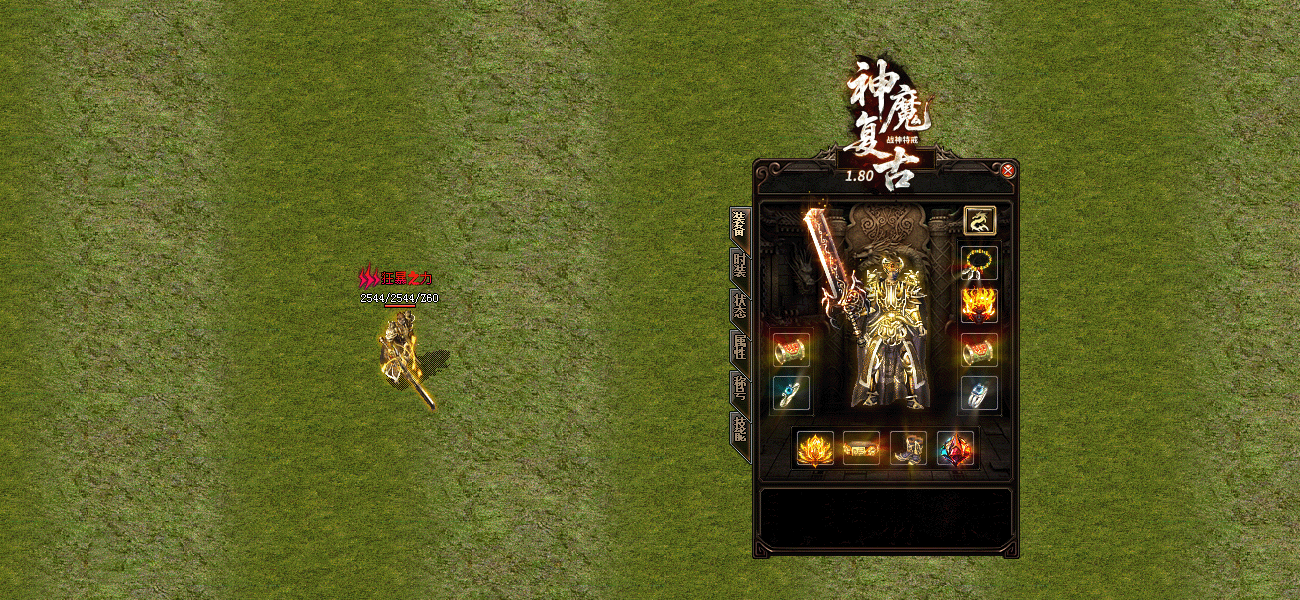Image resolution: width=1300 pixels, height=600 pixels.
Task: Switch to the 装备 equipment tab
Action: point(739,227)
